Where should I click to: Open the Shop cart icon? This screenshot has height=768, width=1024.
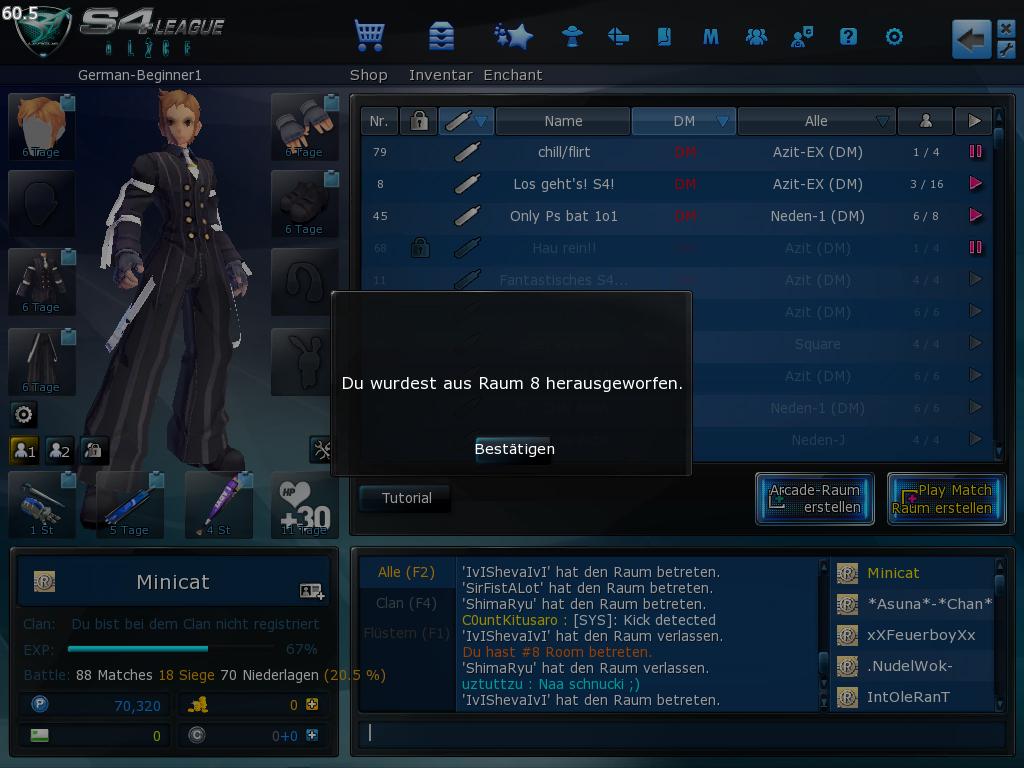coord(369,37)
